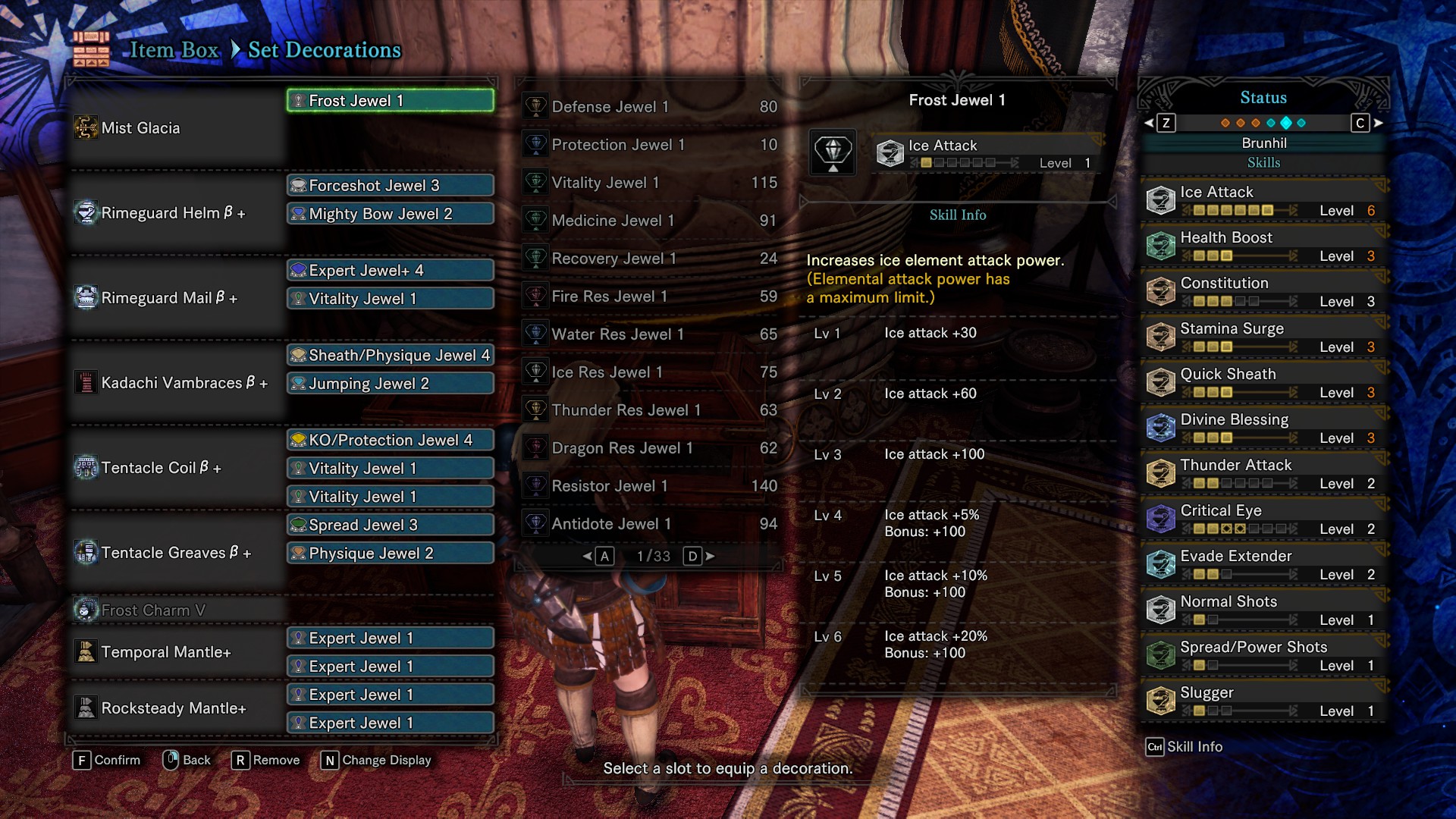Pick Medicine Jewel 1 from the list
The height and width of the screenshot is (819, 1456).
point(651,221)
